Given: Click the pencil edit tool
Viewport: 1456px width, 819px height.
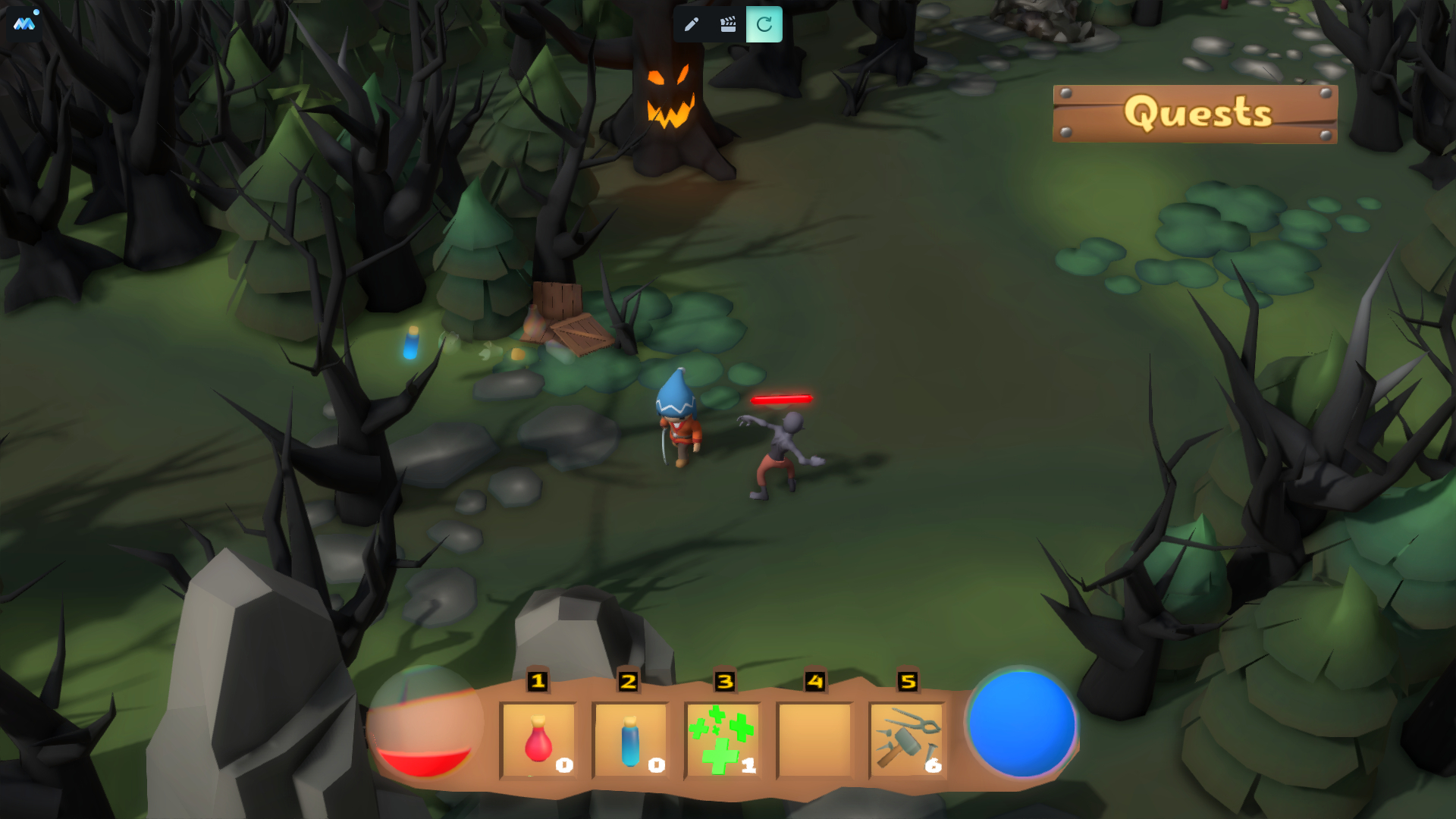Looking at the screenshot, I should [691, 24].
